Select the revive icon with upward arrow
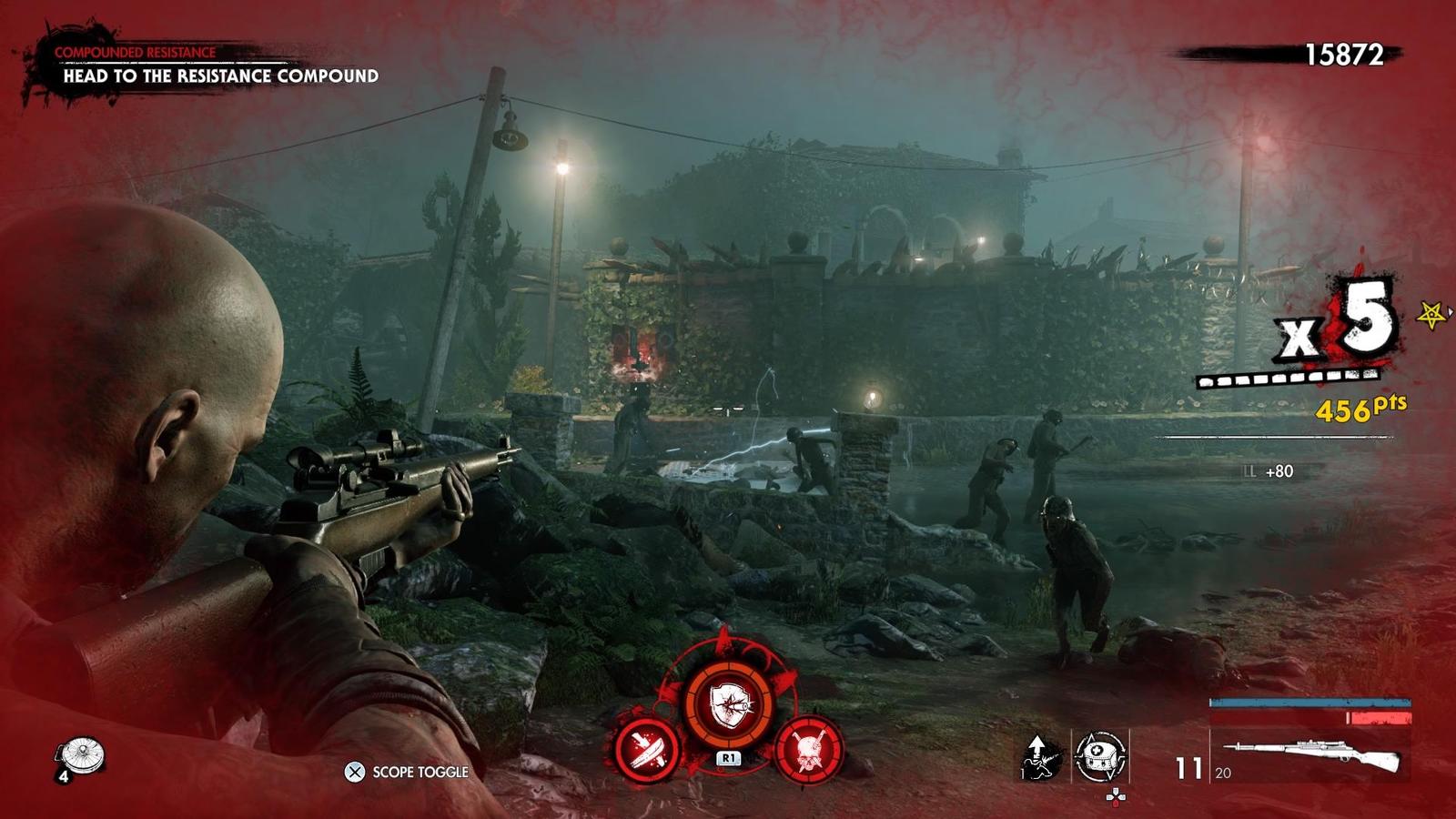Image resolution: width=1456 pixels, height=819 pixels. point(1042,755)
